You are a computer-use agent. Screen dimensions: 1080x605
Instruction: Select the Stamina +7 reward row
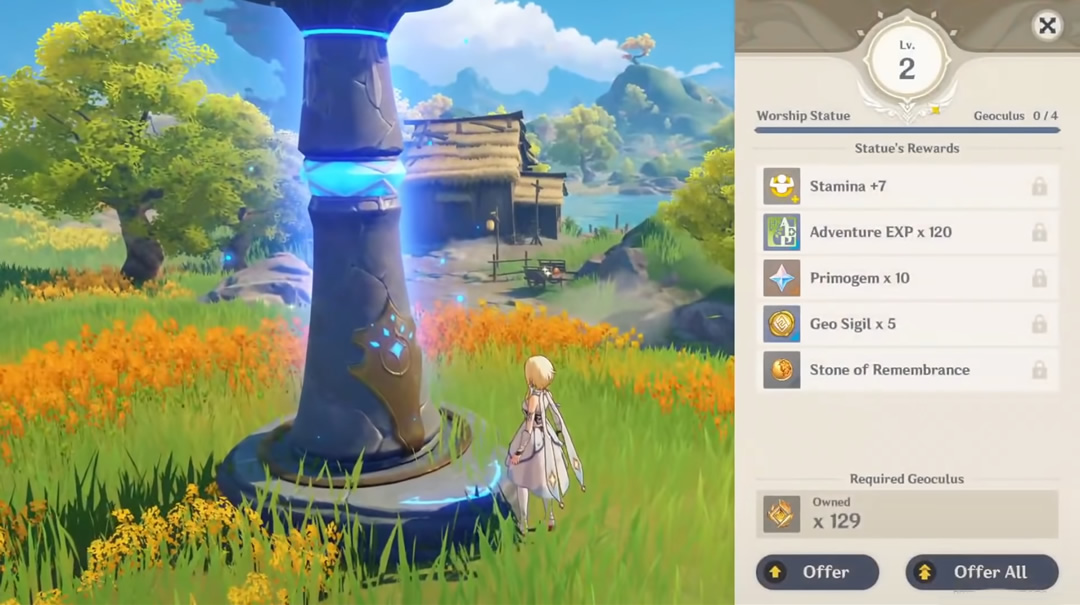tap(907, 186)
